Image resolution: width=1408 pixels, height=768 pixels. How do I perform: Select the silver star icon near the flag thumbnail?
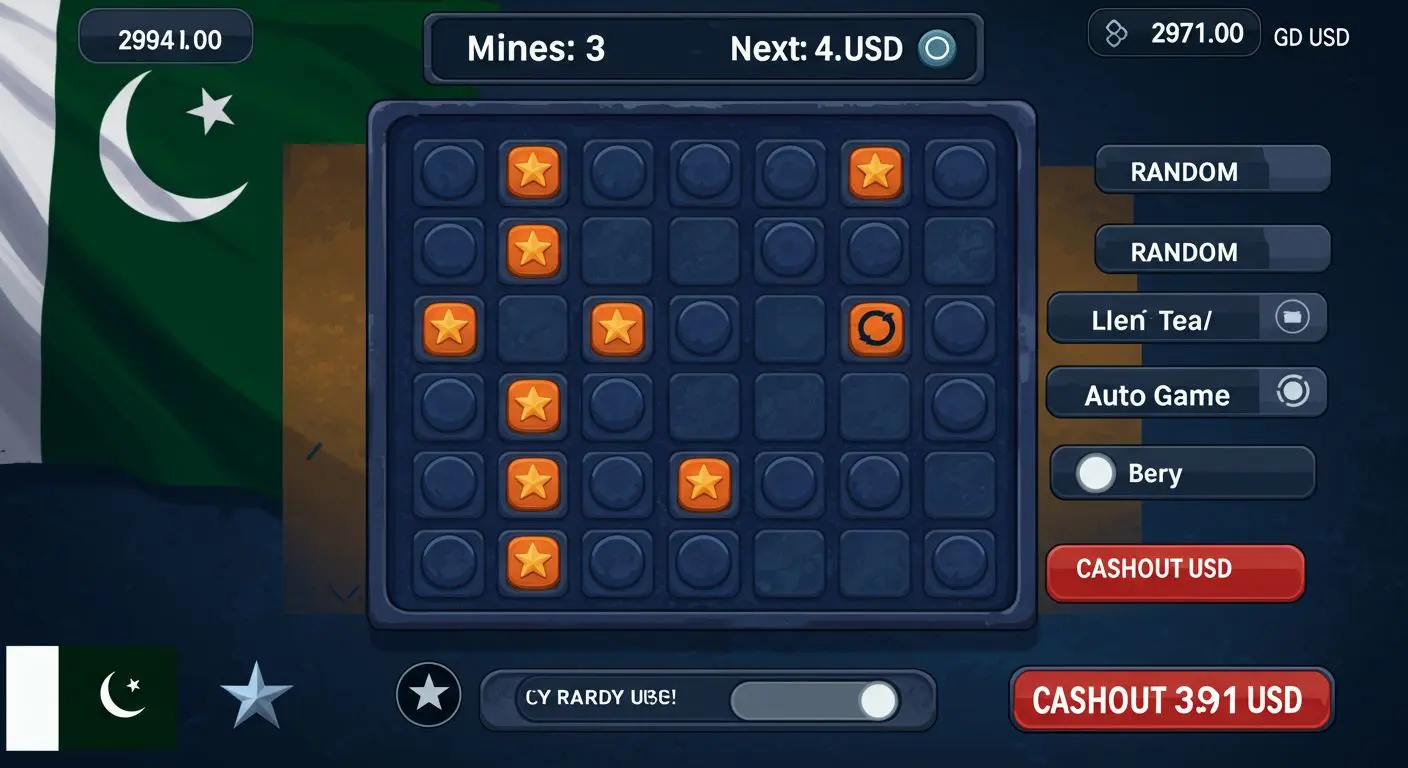[x=256, y=692]
